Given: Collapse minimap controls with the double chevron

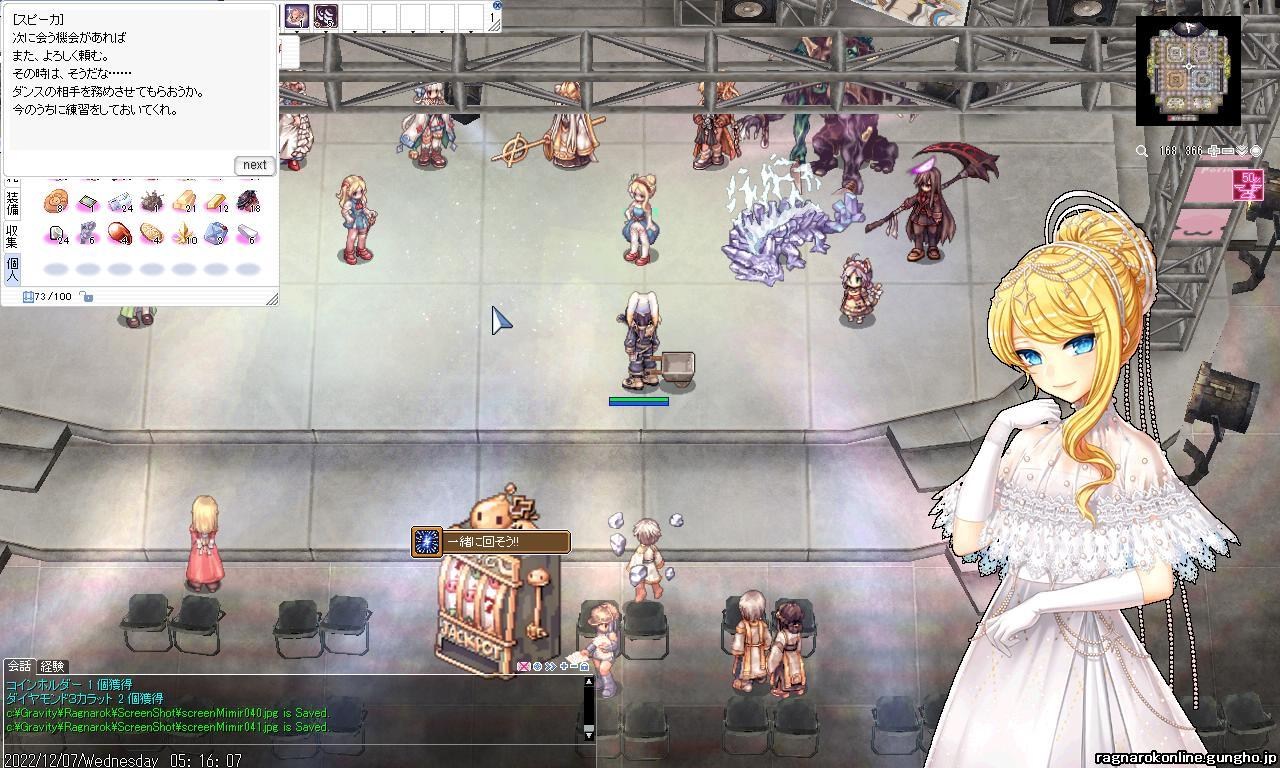Looking at the screenshot, I should click(1242, 150).
